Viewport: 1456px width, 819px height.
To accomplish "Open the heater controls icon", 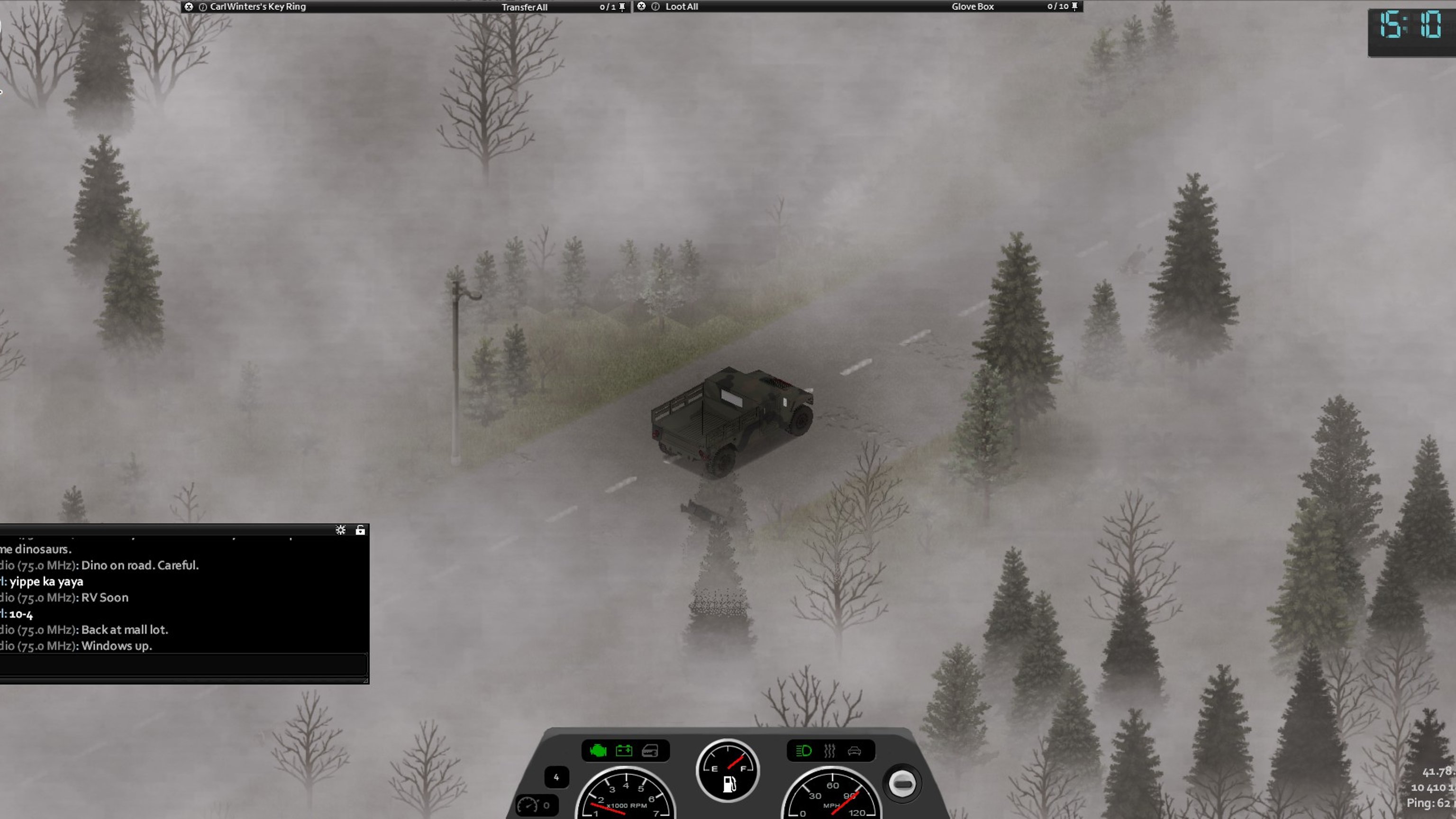I will pyautogui.click(x=829, y=751).
